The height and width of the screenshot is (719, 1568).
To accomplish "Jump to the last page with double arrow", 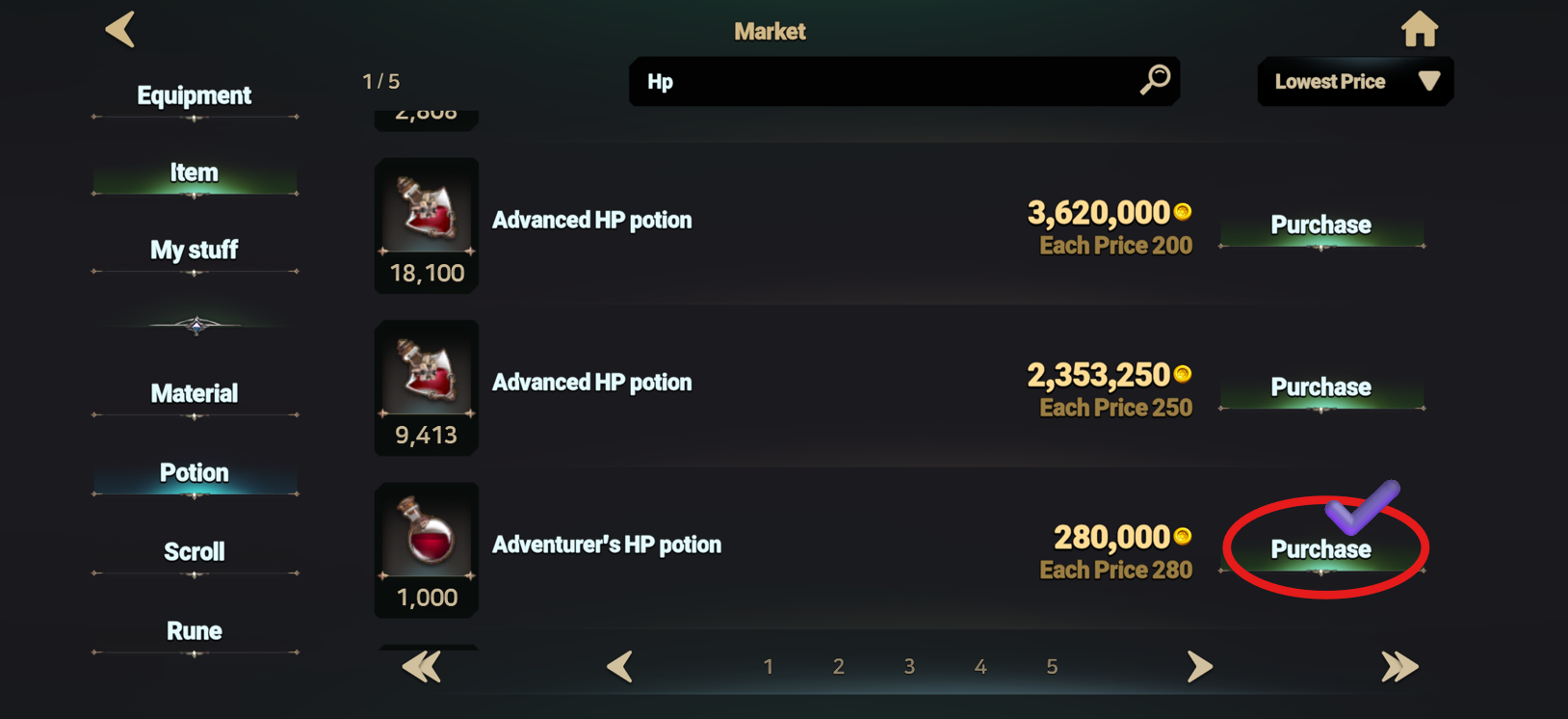I will (x=1399, y=666).
